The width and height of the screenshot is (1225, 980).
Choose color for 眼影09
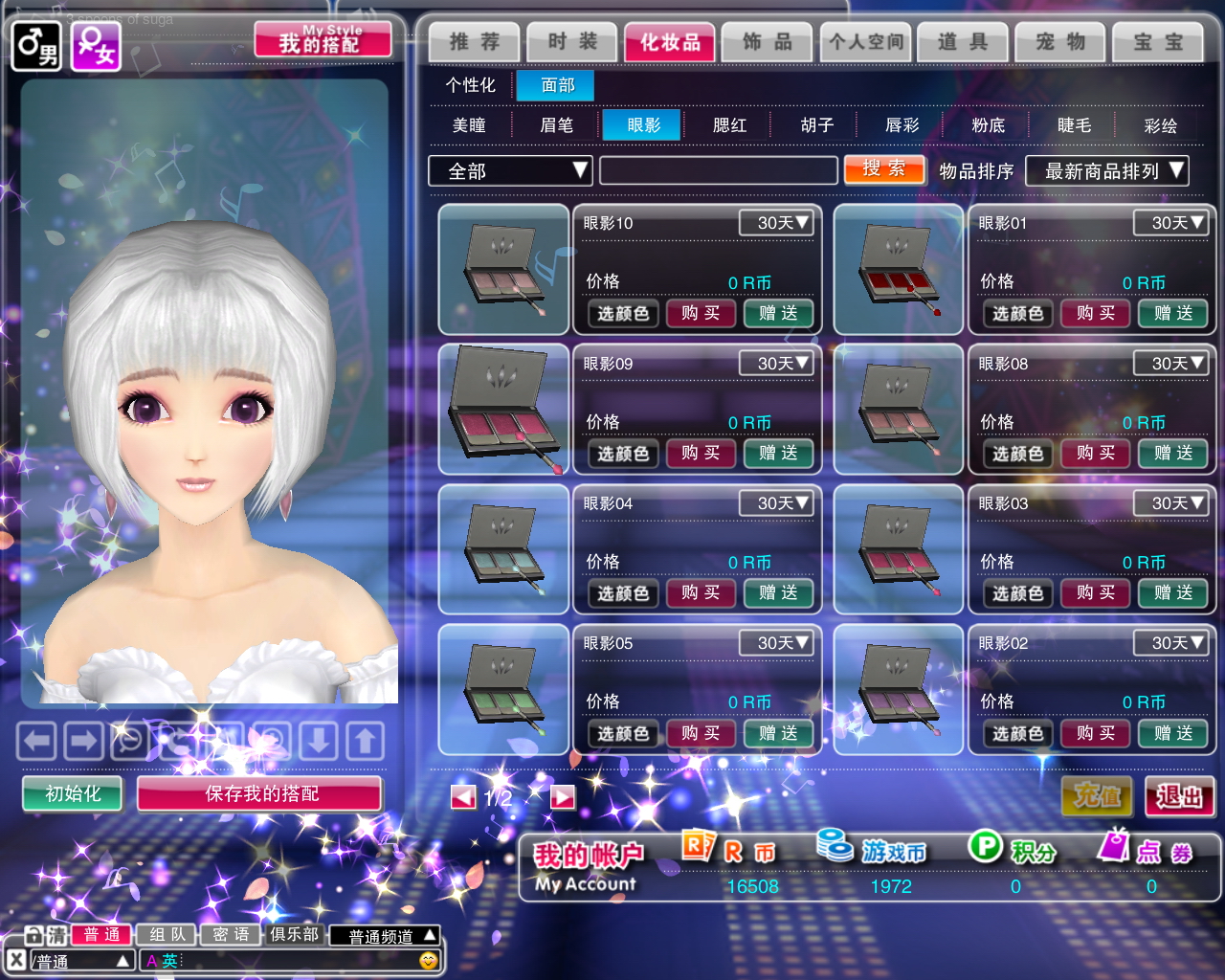[623, 454]
